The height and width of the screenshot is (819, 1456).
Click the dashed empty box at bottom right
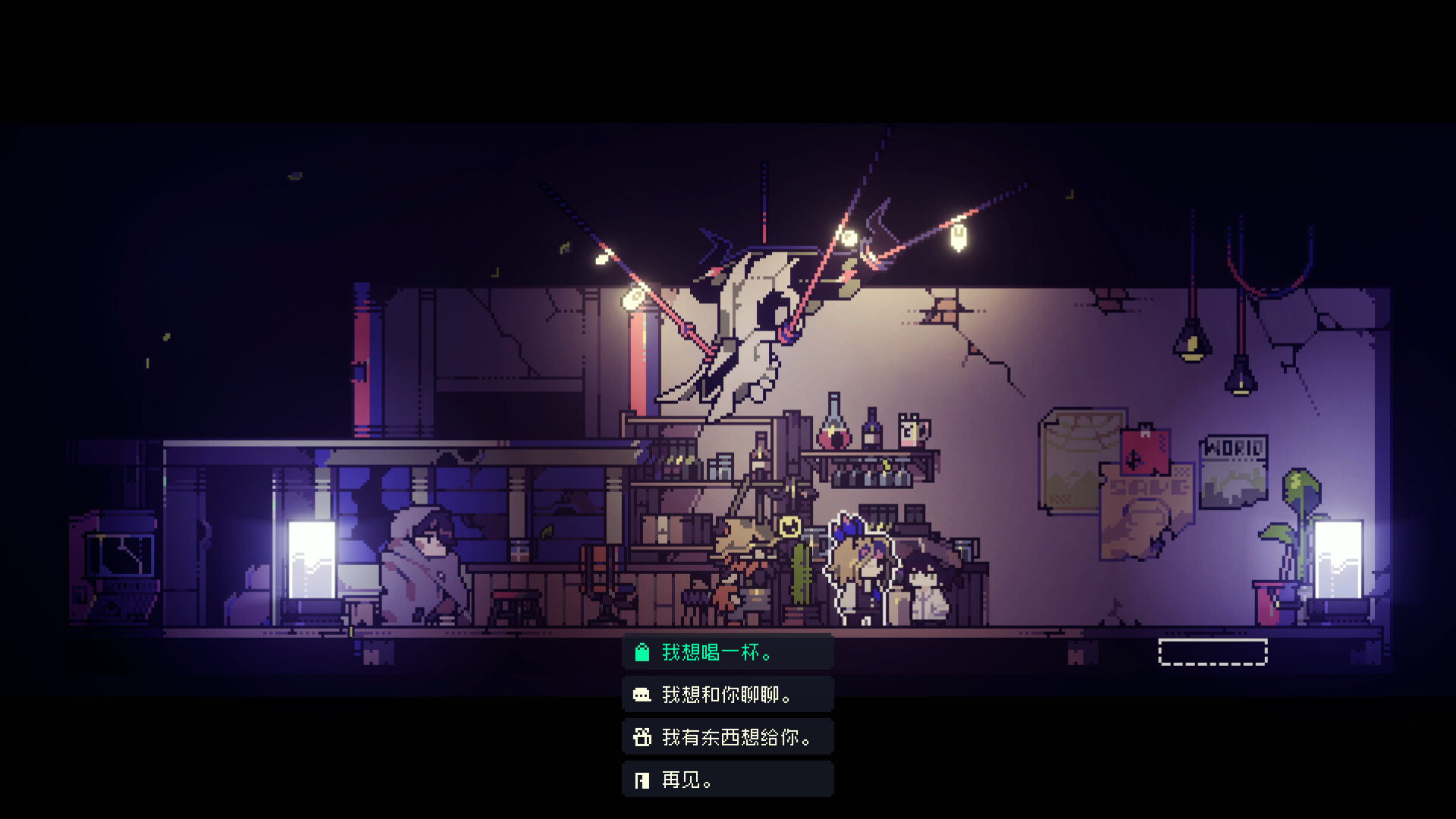click(1213, 650)
